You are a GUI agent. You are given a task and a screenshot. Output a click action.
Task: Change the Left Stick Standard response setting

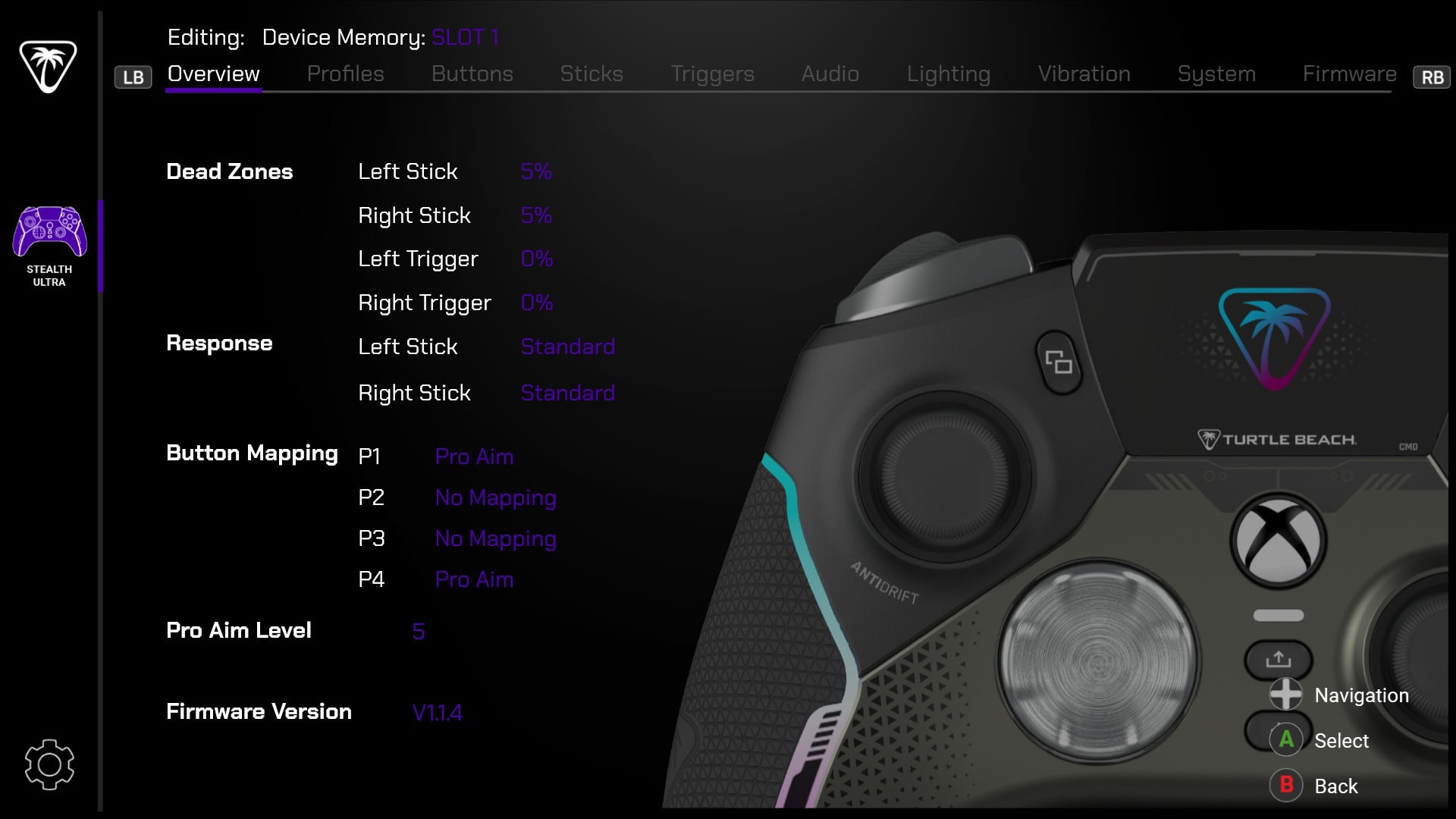567,347
